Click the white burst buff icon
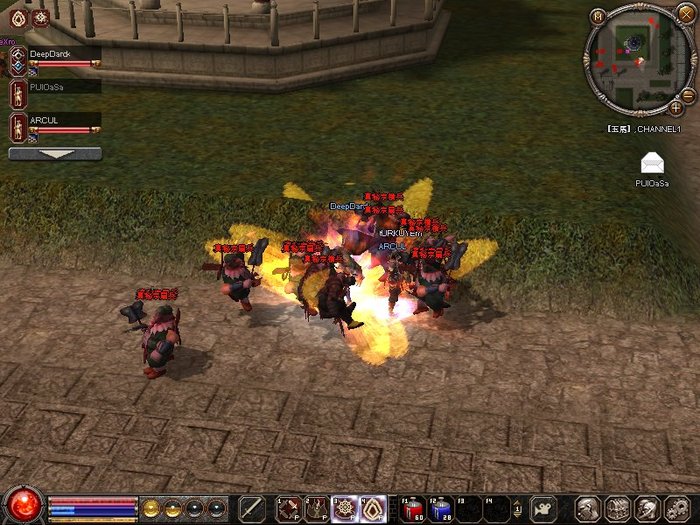700x525 pixels. 41,17
